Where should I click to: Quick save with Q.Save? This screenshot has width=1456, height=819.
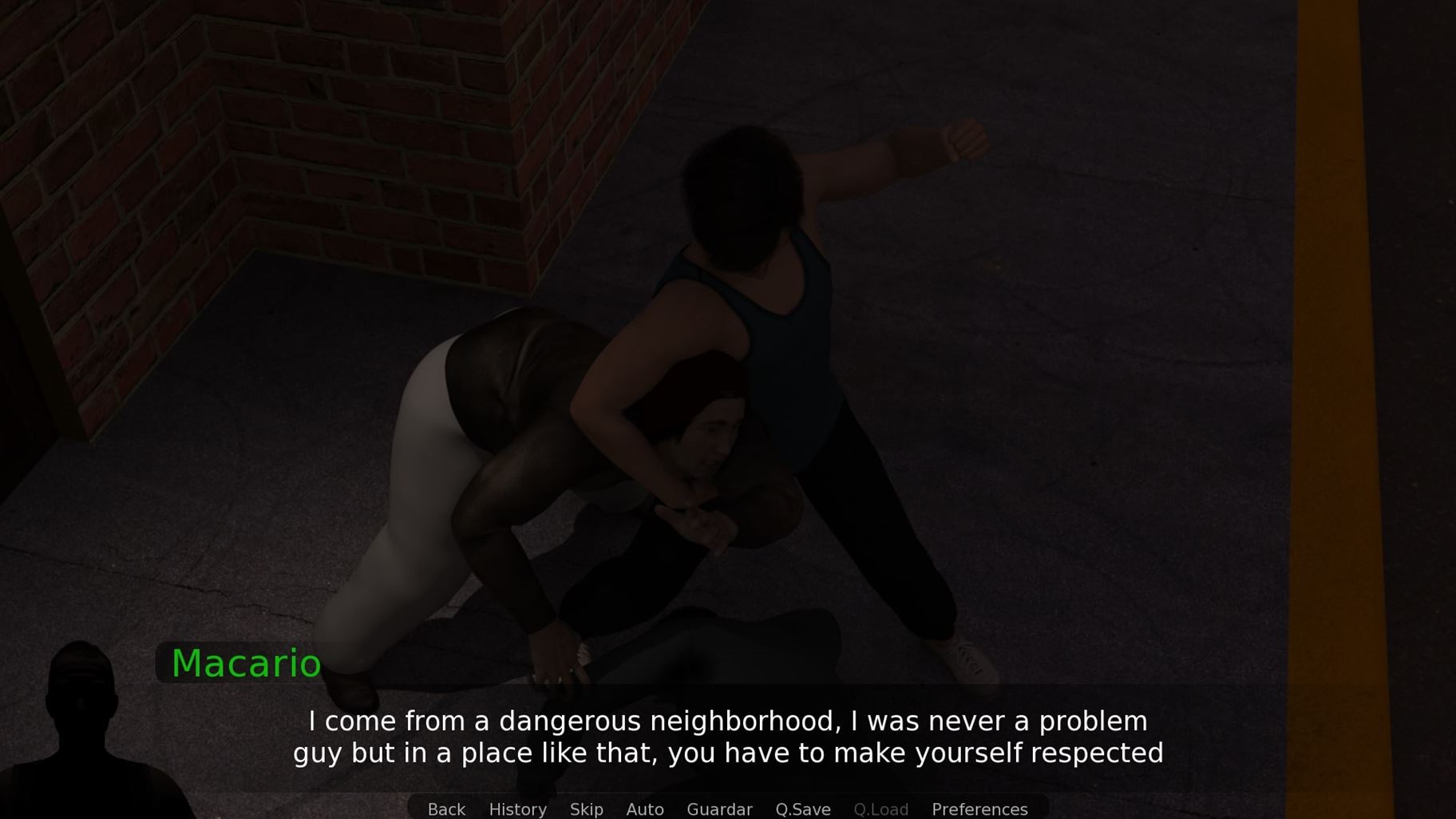[802, 809]
